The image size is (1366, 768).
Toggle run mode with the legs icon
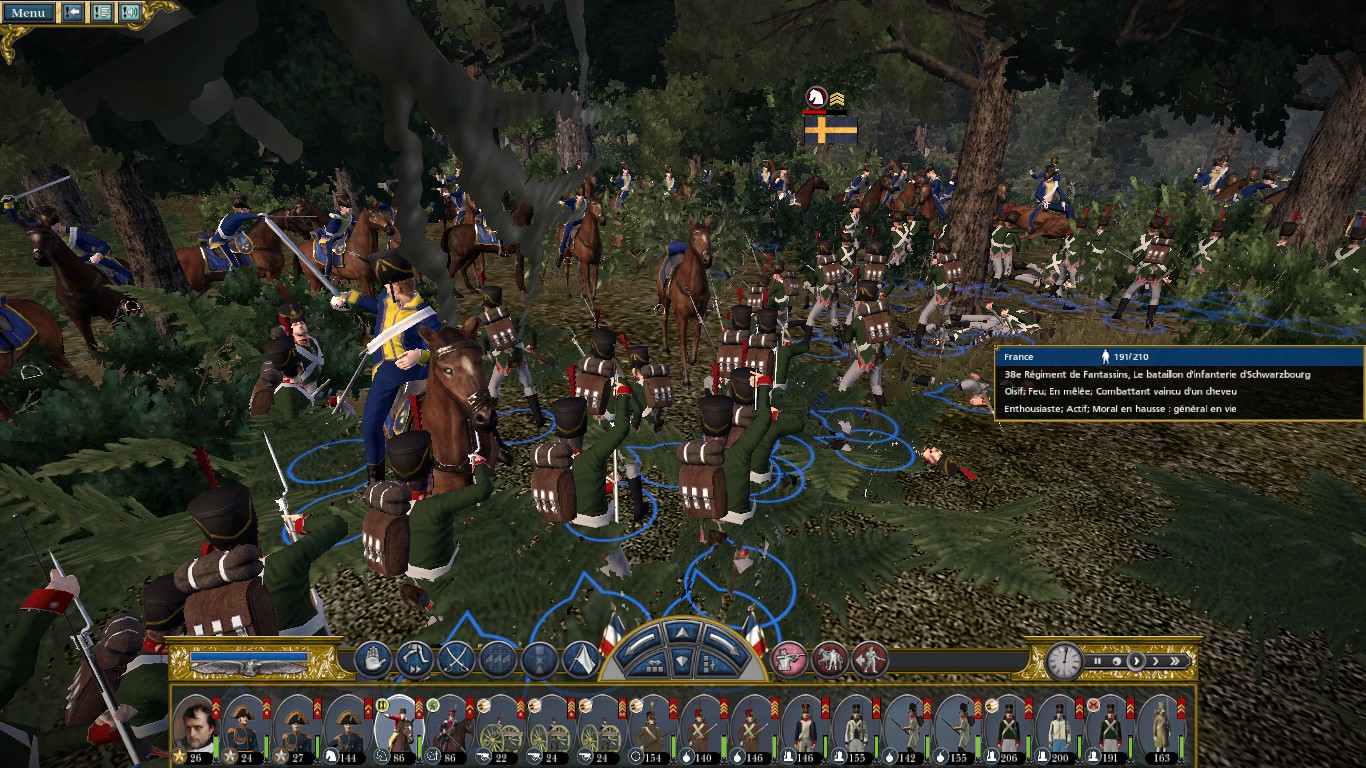click(414, 659)
